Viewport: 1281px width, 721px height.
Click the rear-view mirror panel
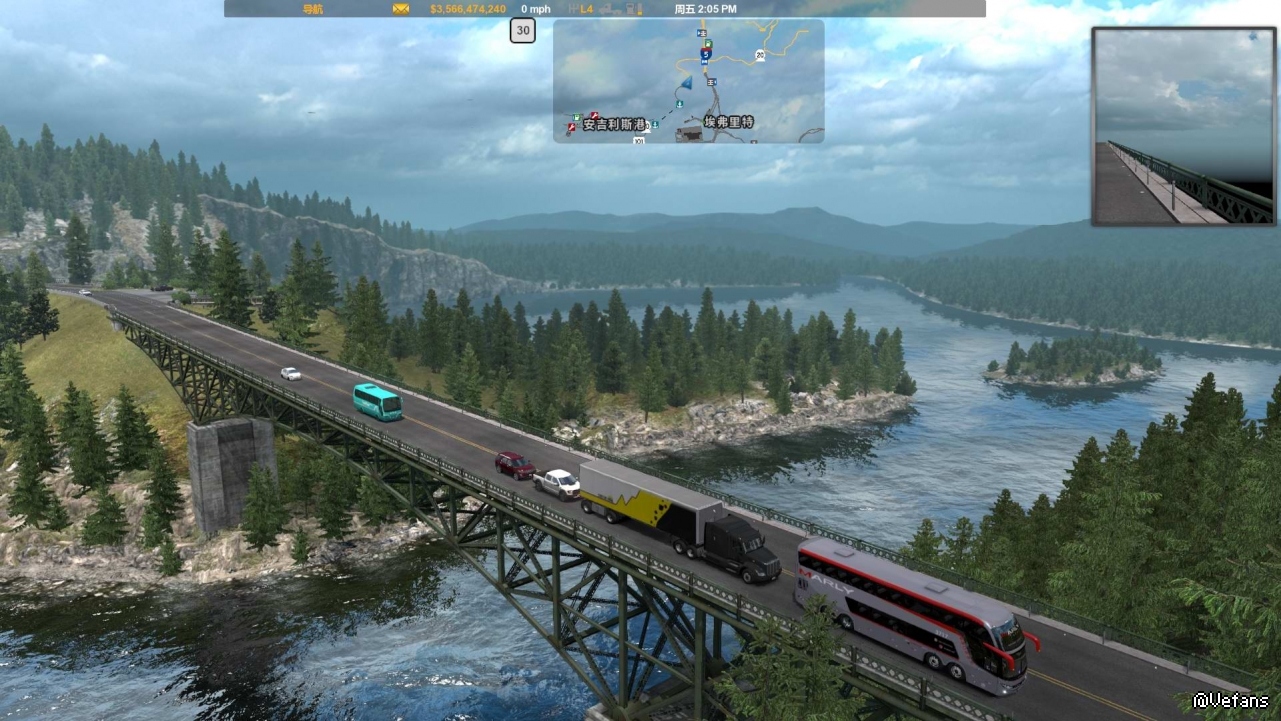[1184, 126]
